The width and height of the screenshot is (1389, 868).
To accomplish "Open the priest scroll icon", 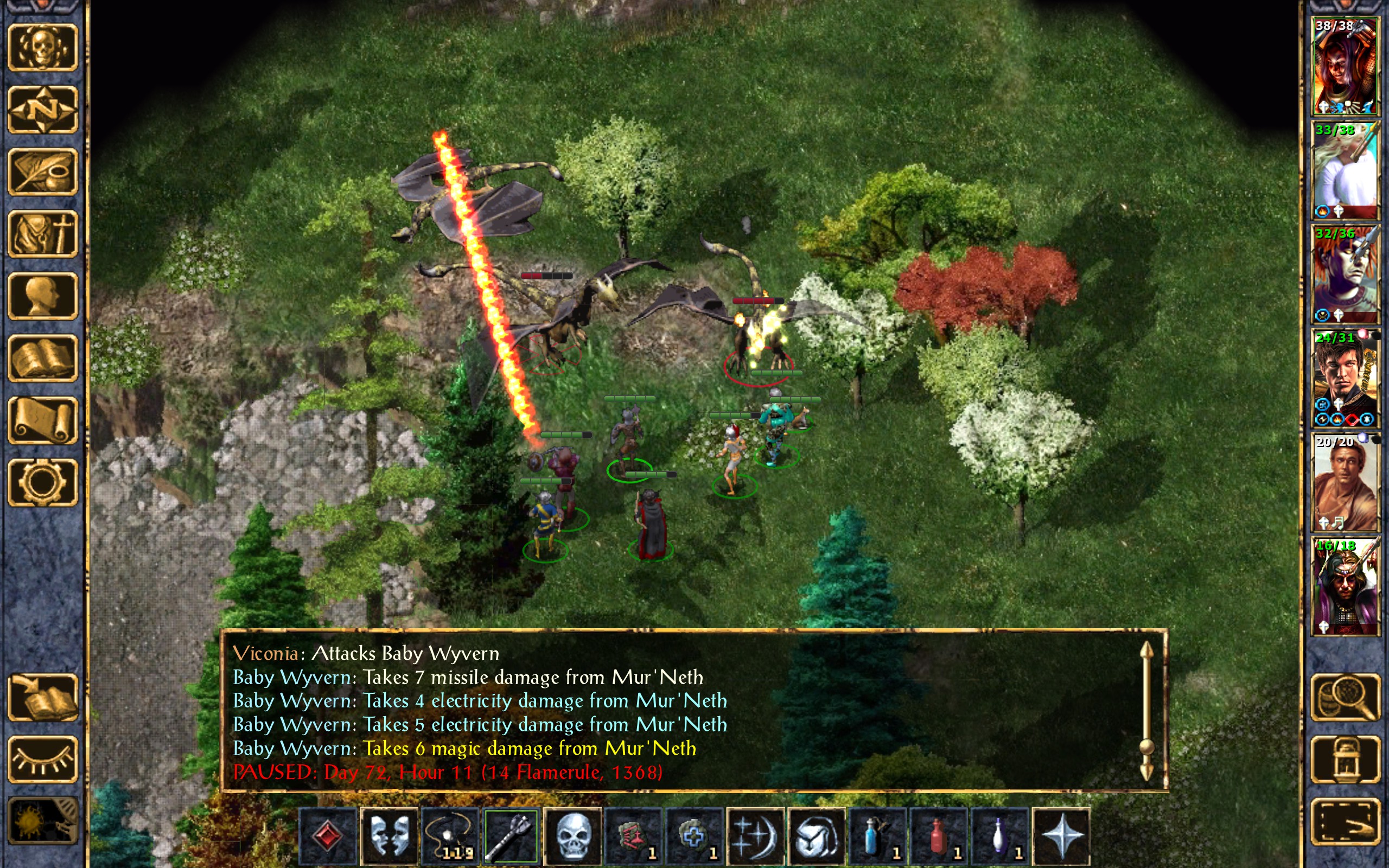I will tap(42, 420).
